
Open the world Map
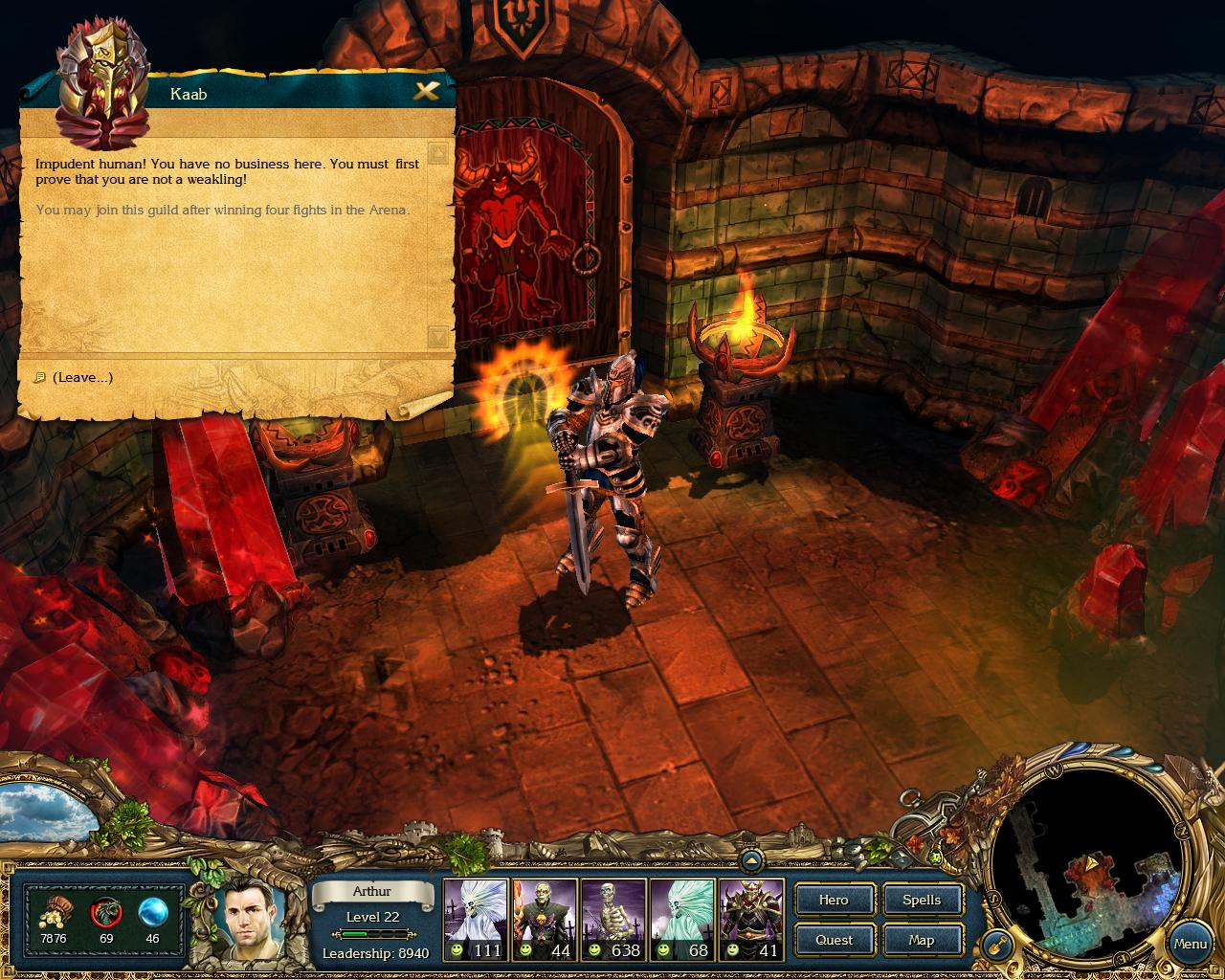[922, 940]
